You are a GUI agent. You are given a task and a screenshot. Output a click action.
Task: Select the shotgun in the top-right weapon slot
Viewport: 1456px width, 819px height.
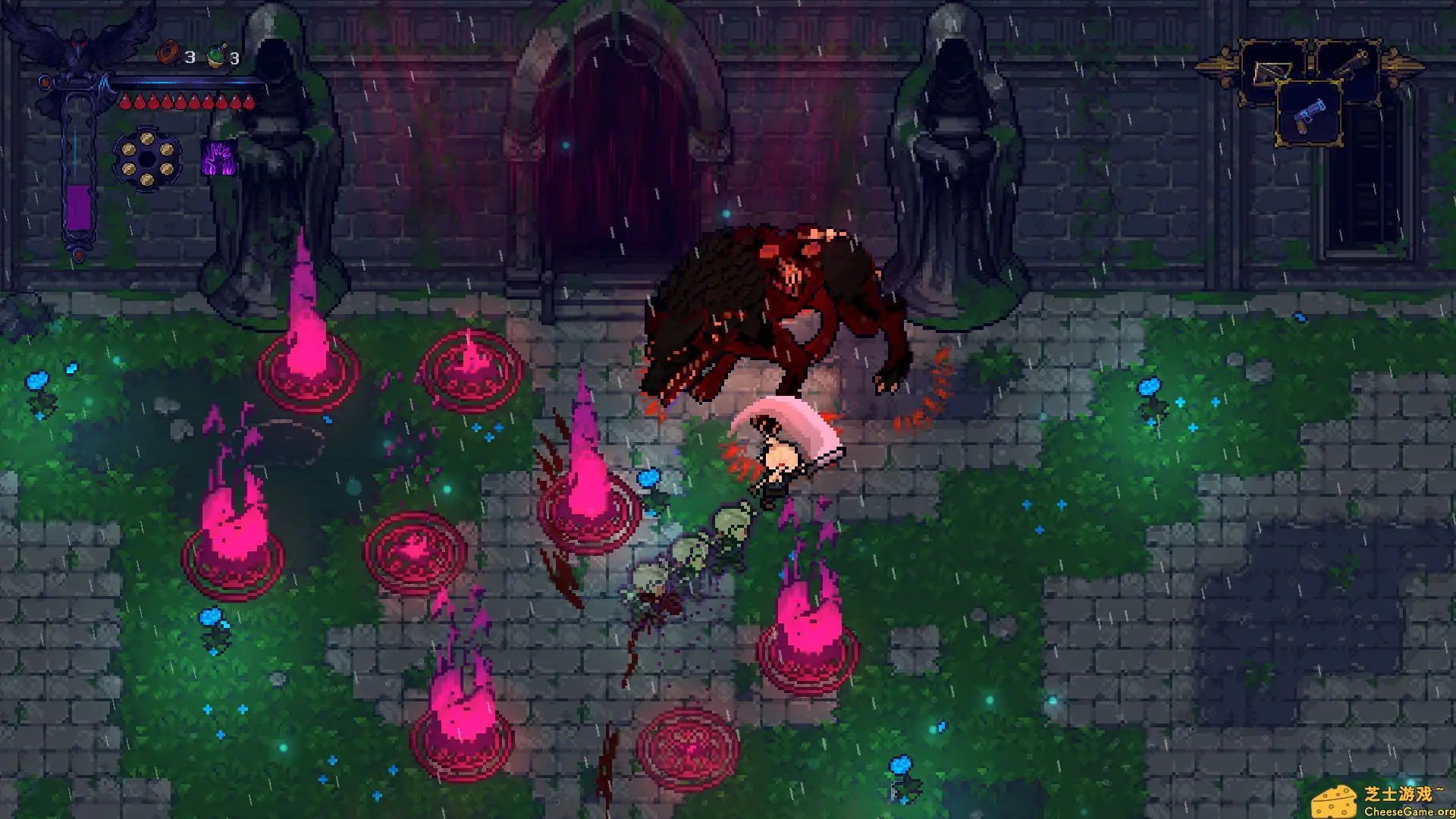1351,65
